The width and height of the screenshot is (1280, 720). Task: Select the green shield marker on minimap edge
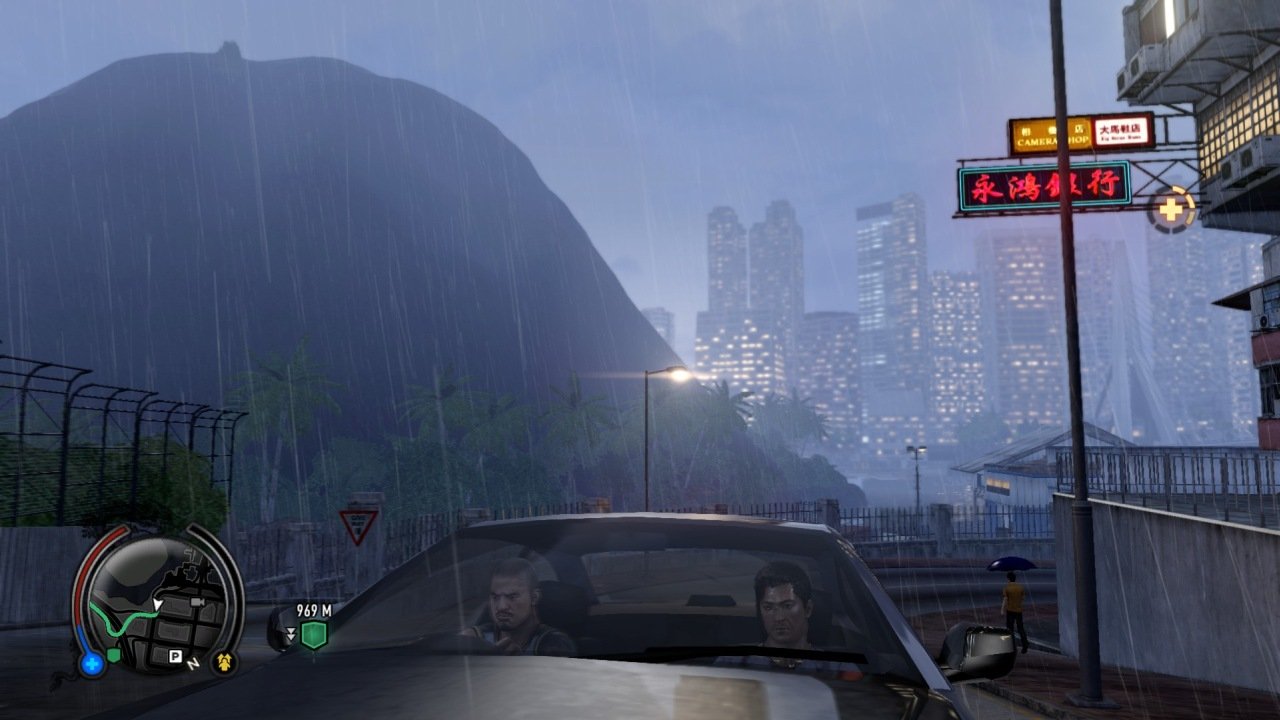(114, 655)
